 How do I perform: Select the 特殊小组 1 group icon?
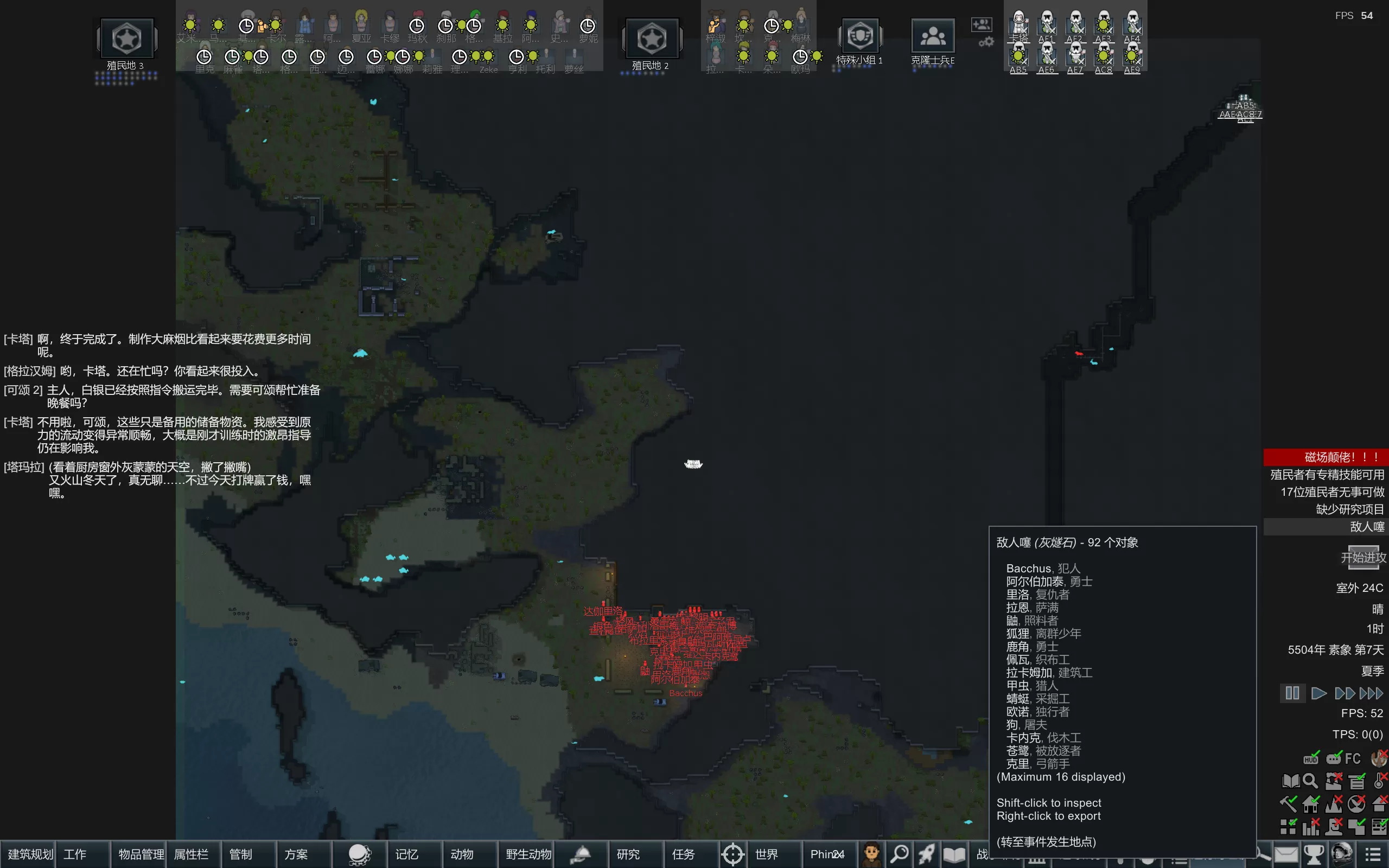coord(860,37)
